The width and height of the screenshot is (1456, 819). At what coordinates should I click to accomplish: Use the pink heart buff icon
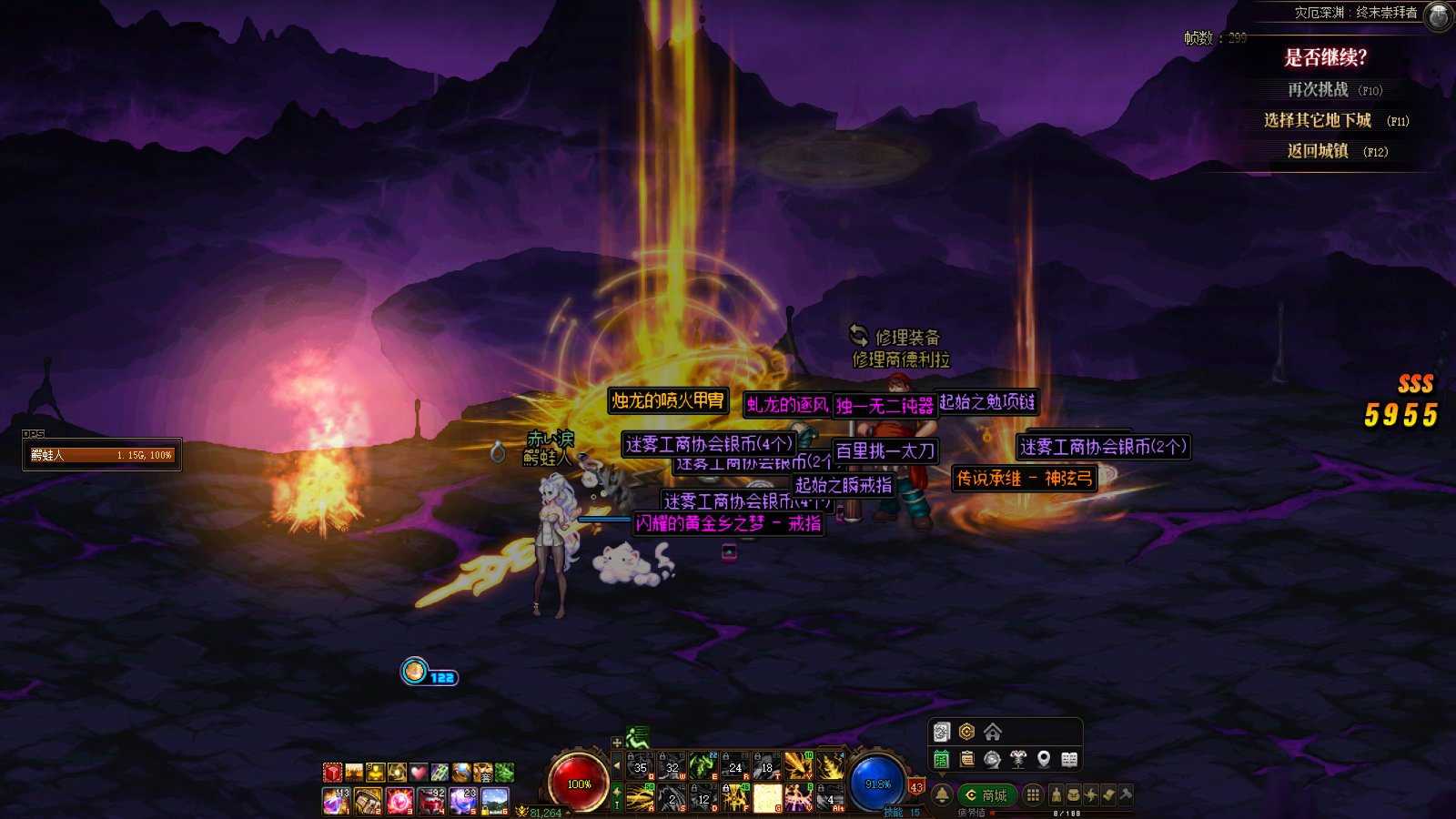(x=419, y=773)
